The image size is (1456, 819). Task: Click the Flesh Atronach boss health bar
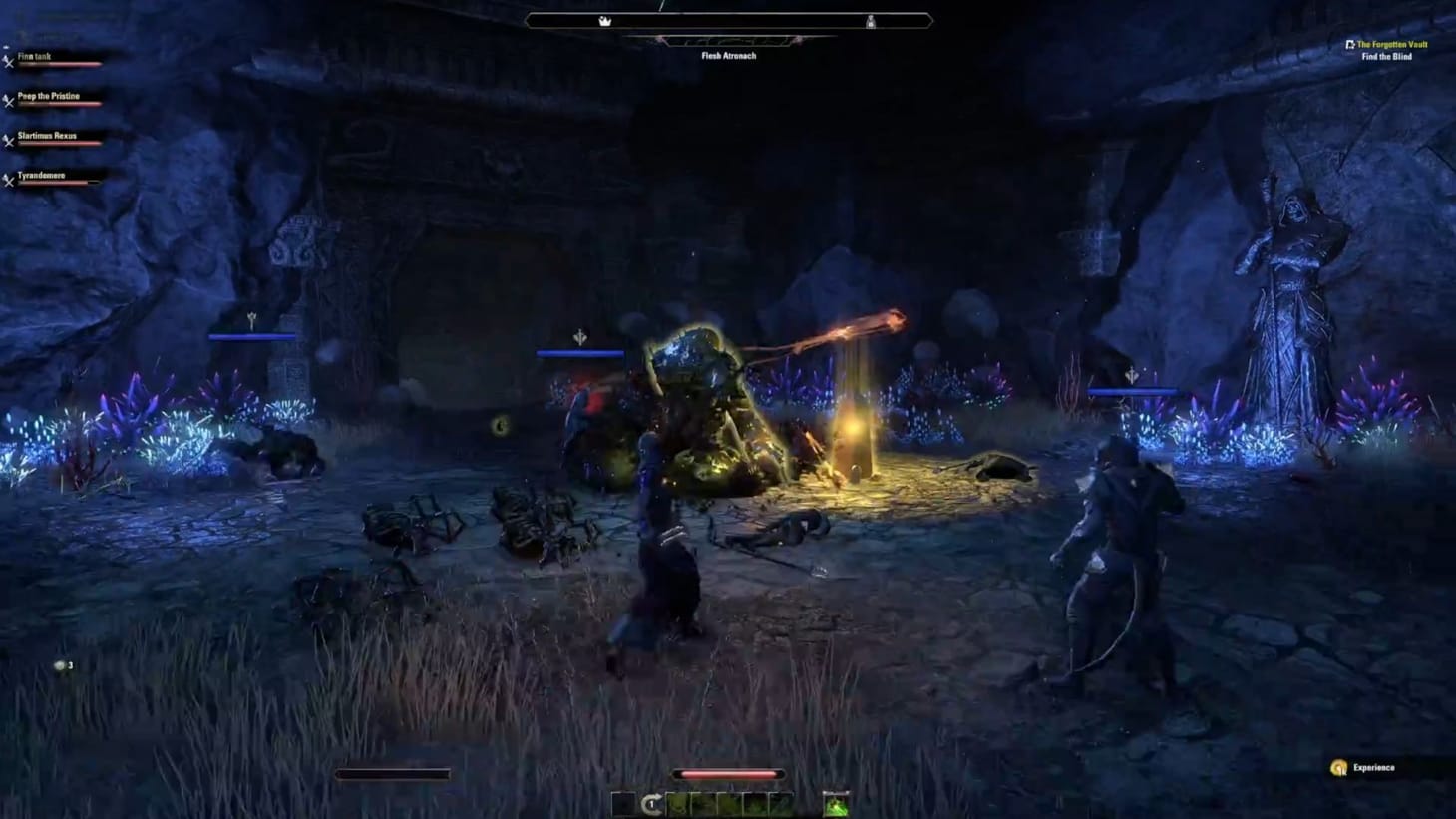point(728,20)
